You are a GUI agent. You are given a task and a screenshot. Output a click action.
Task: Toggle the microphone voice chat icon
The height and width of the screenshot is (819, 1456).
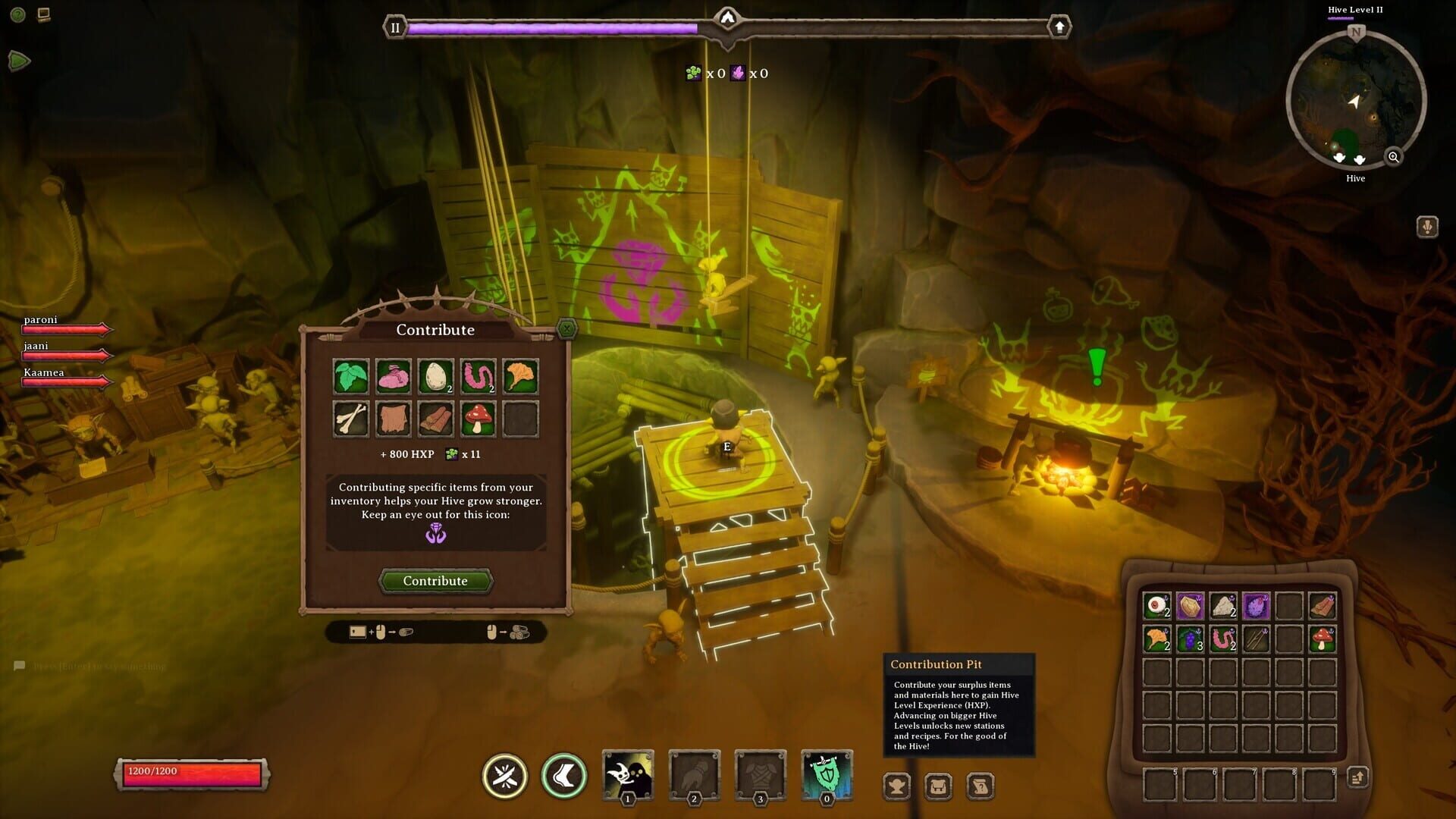pyautogui.click(x=1427, y=227)
